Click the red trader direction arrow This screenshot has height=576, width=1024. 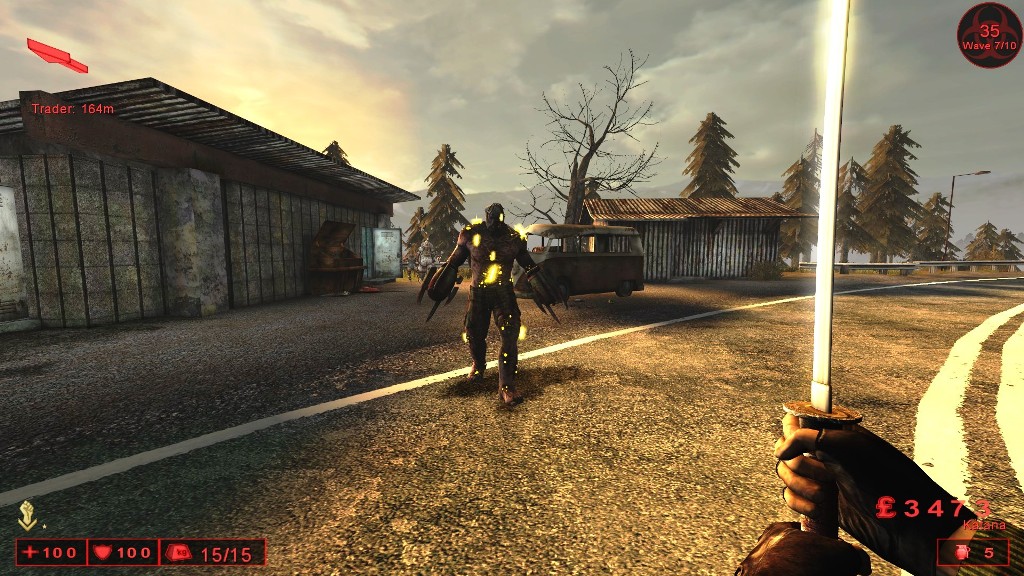pyautogui.click(x=57, y=55)
